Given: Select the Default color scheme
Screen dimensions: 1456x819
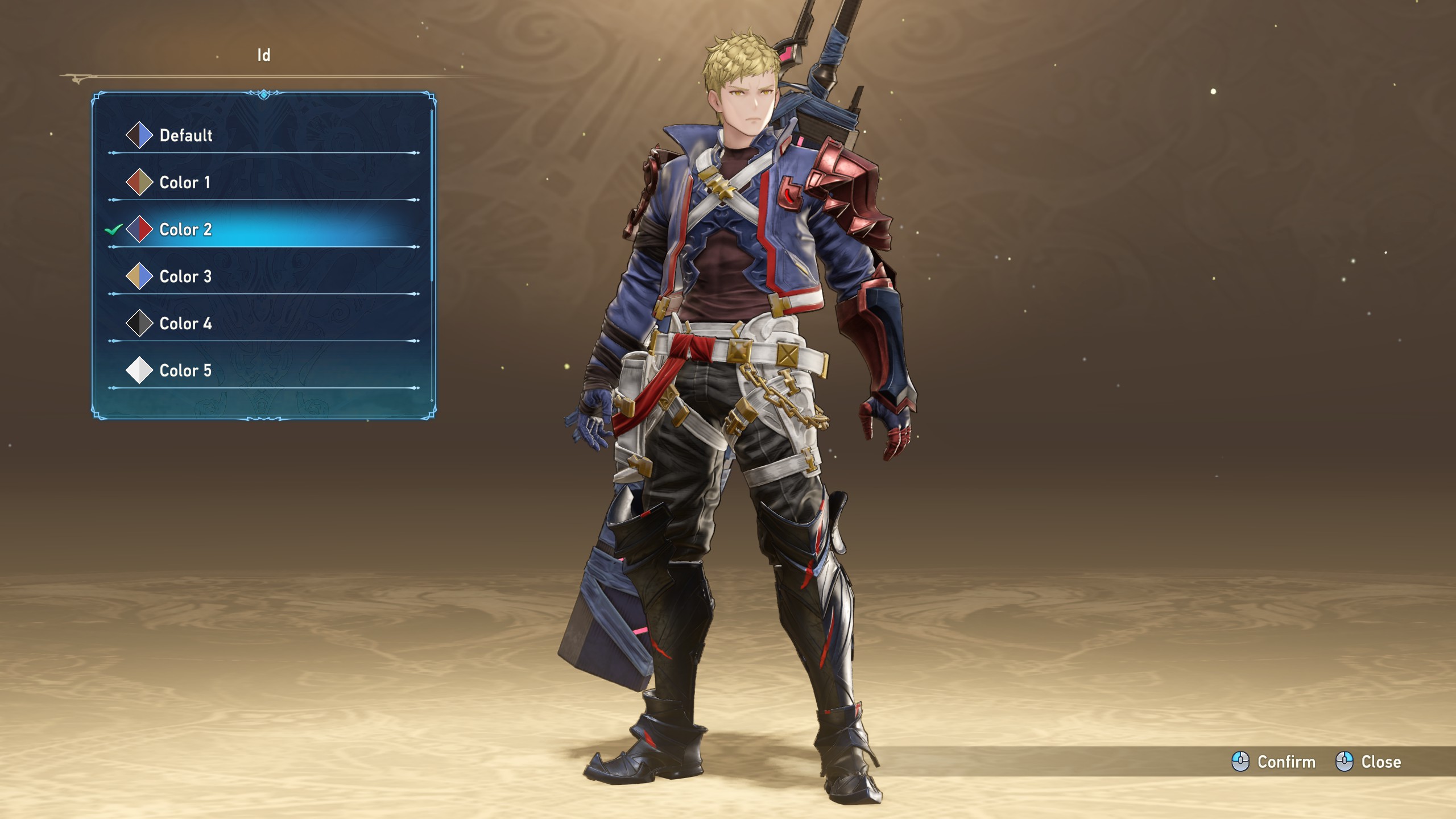Looking at the screenshot, I should tap(185, 135).
